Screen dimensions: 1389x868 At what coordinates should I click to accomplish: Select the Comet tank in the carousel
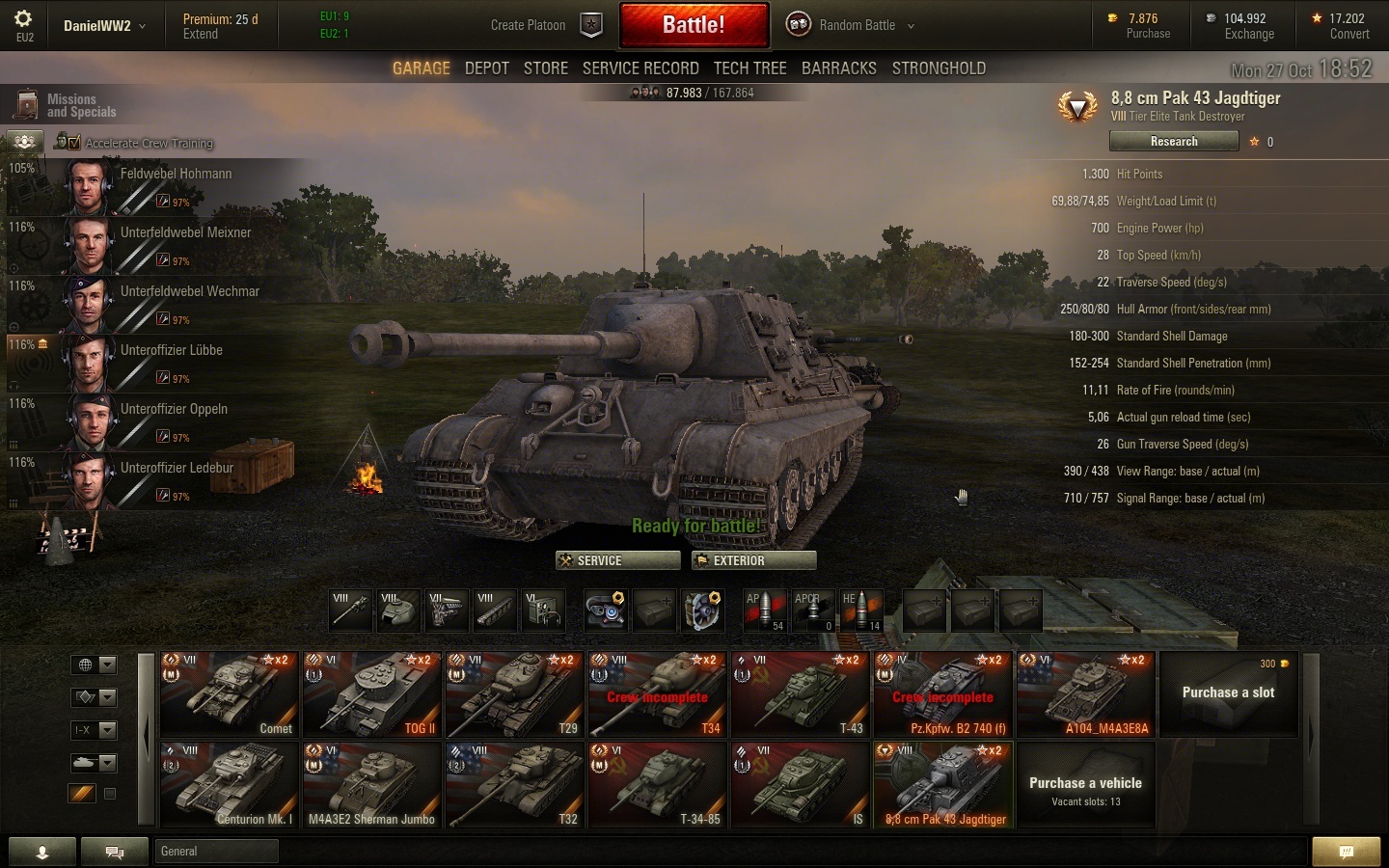click(x=230, y=694)
